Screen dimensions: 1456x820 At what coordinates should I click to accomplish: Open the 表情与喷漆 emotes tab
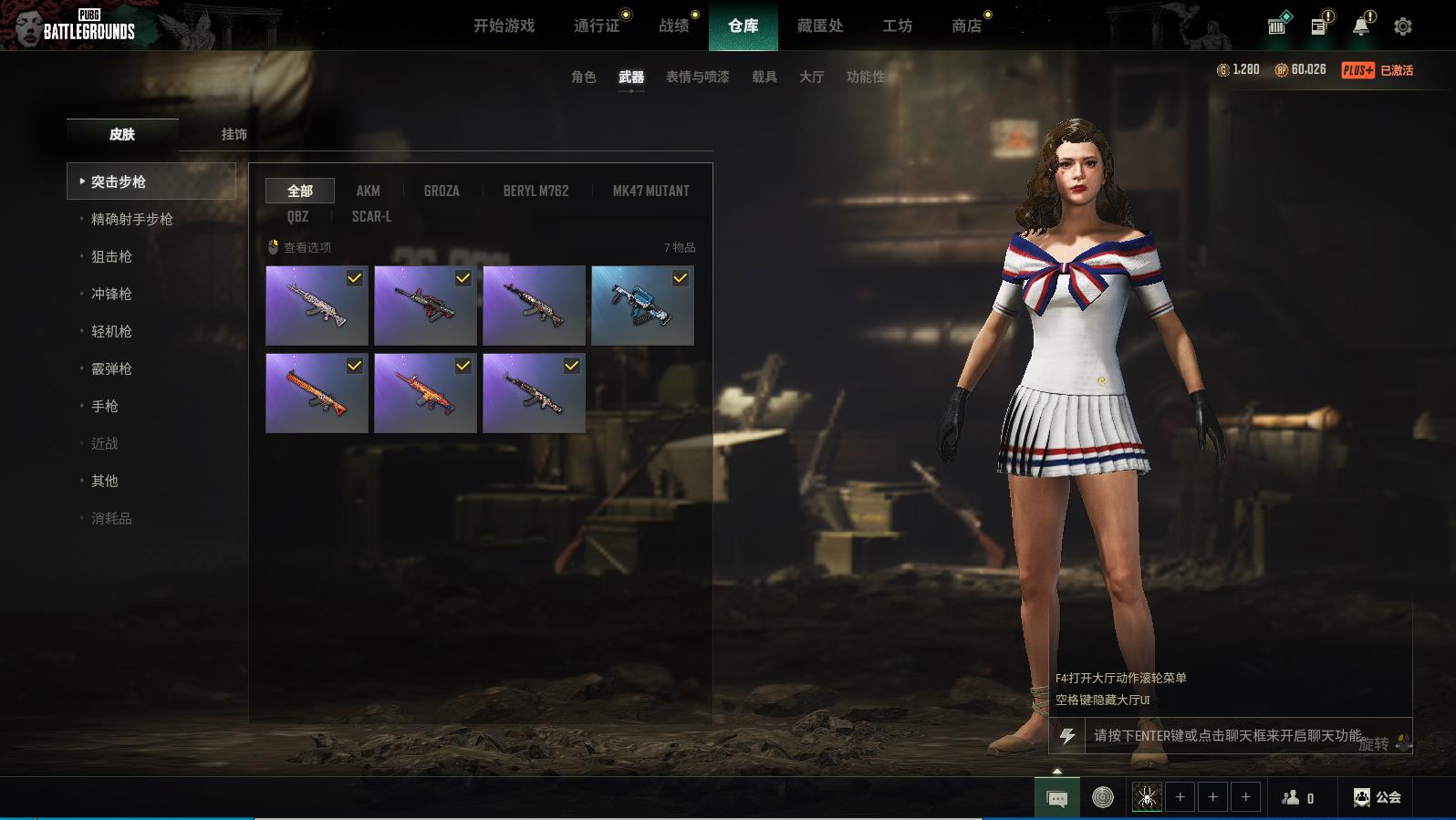pos(697,77)
